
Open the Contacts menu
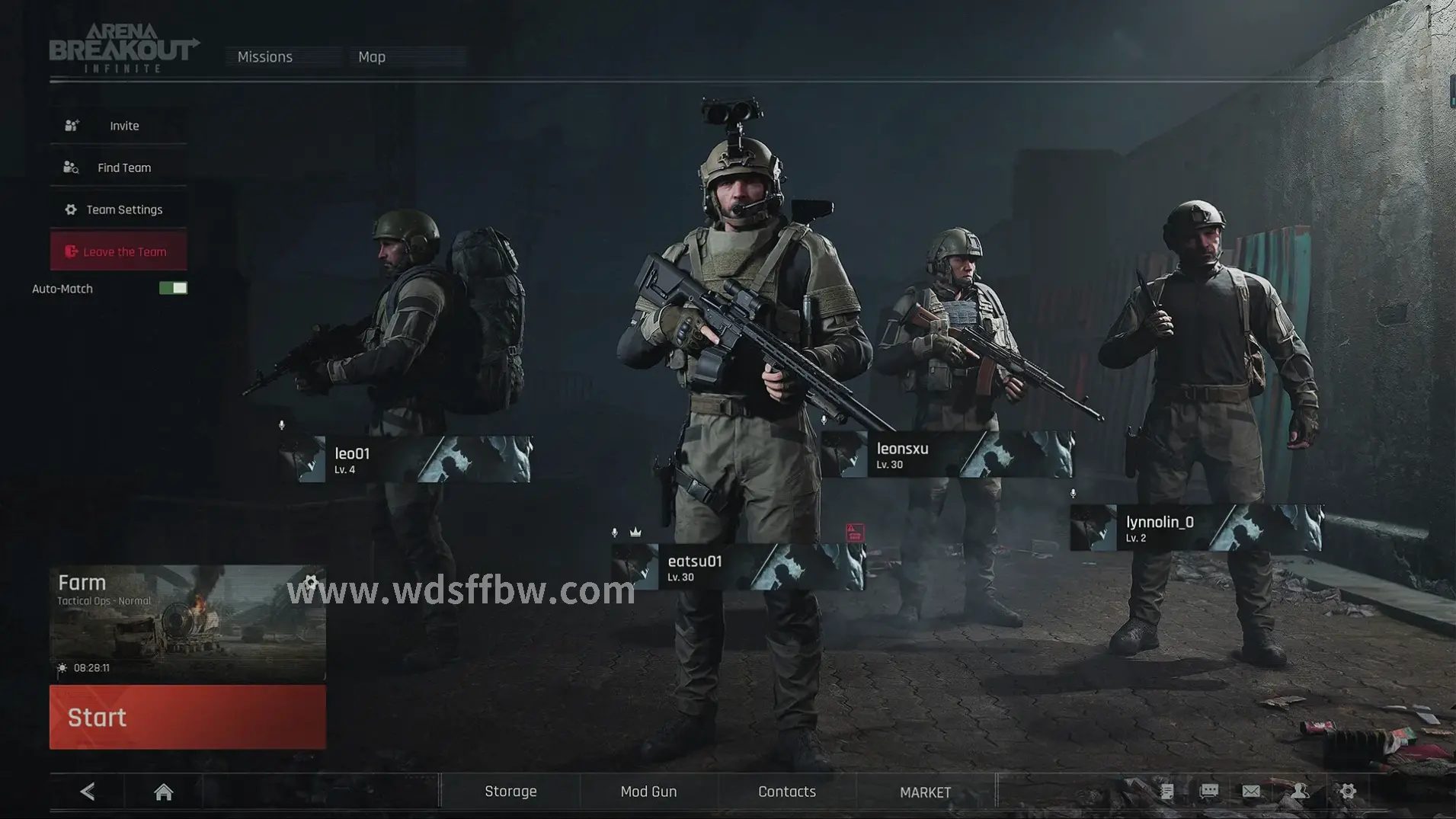click(x=787, y=792)
